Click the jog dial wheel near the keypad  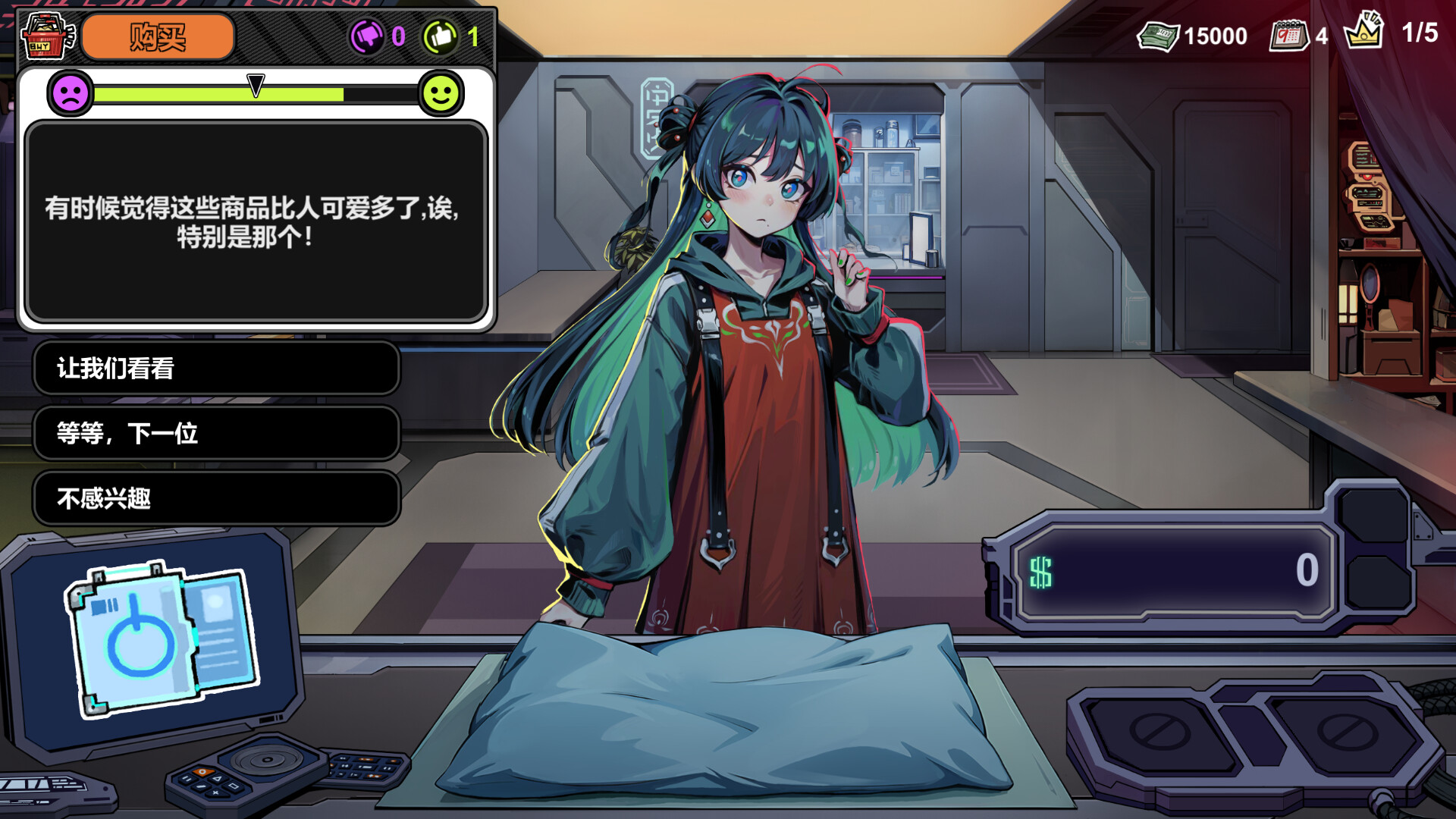click(267, 760)
